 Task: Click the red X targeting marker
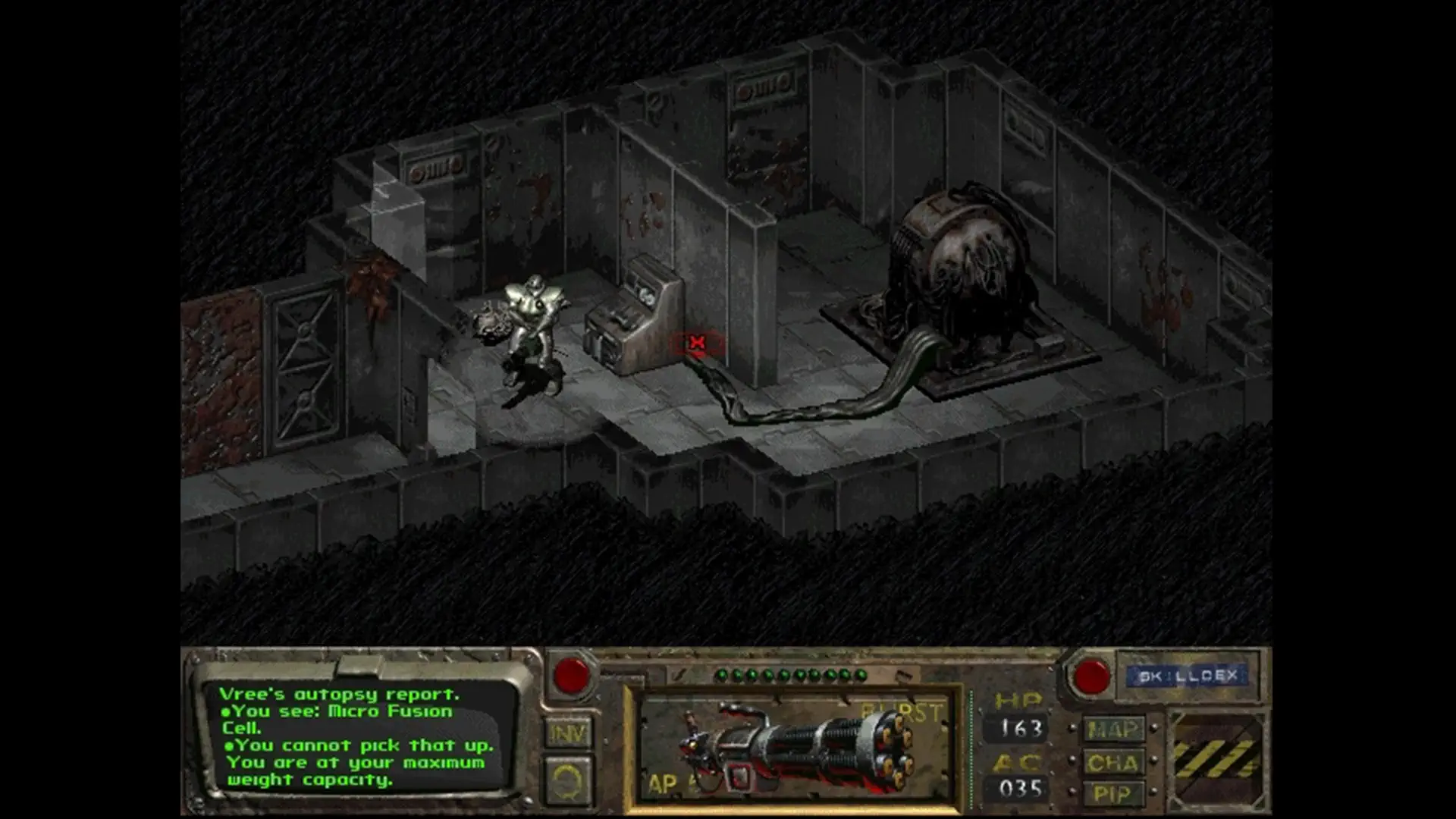tap(695, 343)
